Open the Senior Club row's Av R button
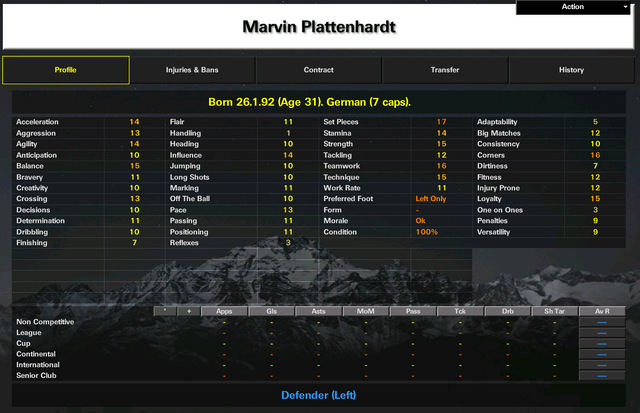Image resolution: width=640 pixels, height=413 pixels. tap(602, 376)
